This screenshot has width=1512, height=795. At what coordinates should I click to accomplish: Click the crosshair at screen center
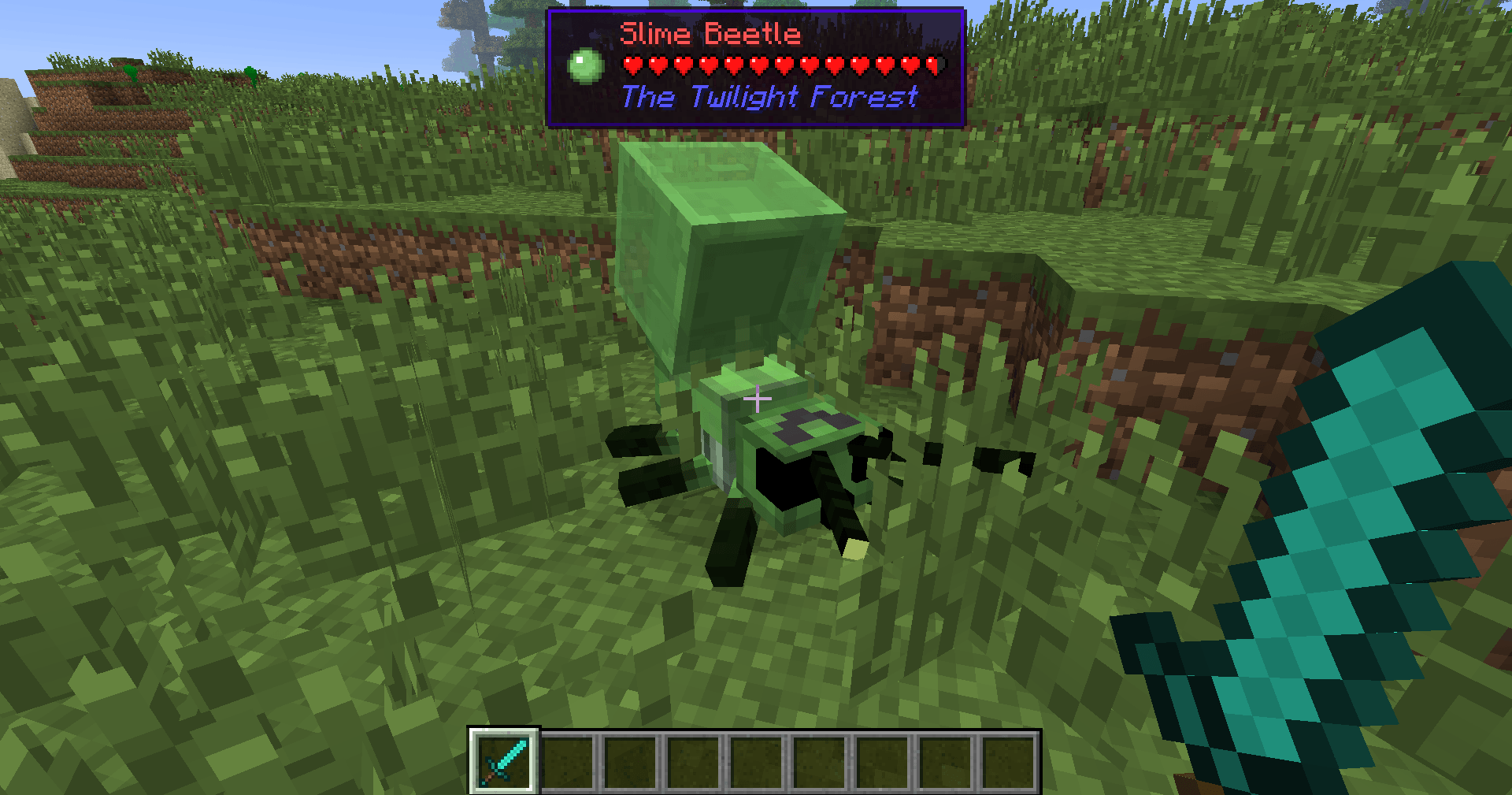coord(756,398)
